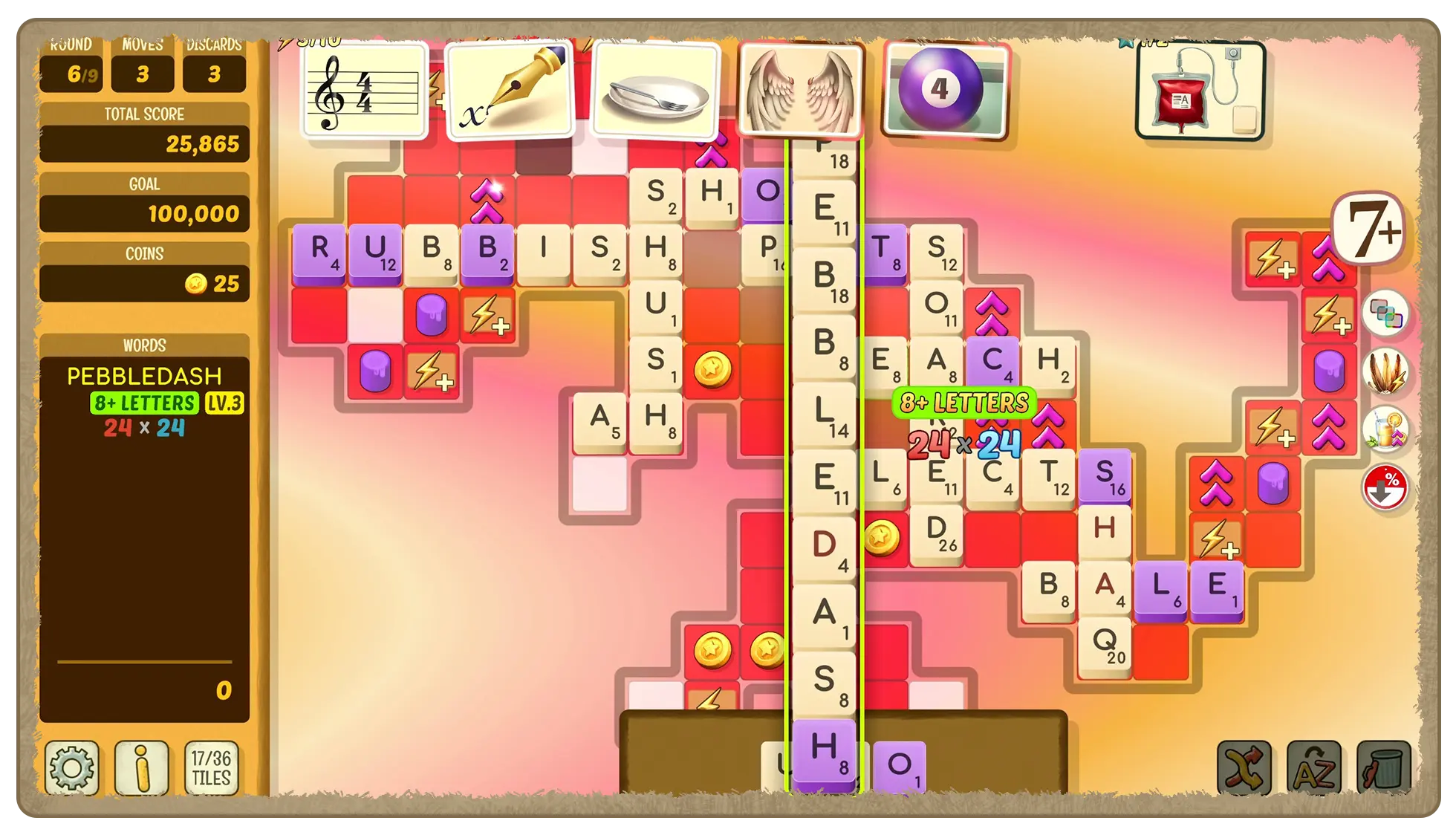Open the gear settings button
1456x835 pixels.
[71, 767]
